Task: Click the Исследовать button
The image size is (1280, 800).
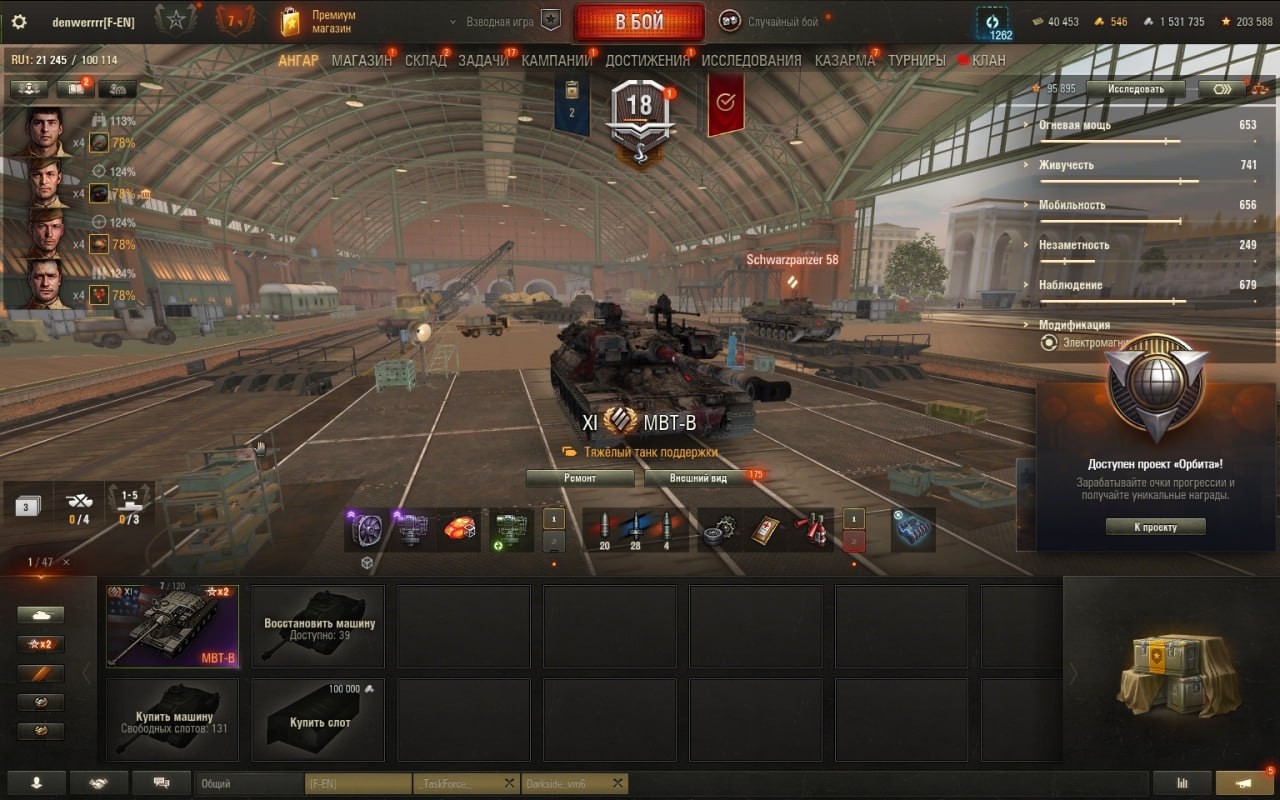Action: coord(1136,89)
